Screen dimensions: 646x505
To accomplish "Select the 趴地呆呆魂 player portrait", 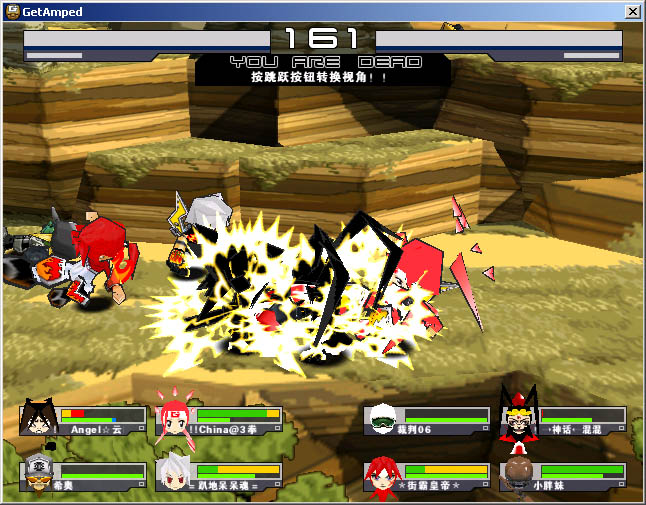I will point(174,474).
